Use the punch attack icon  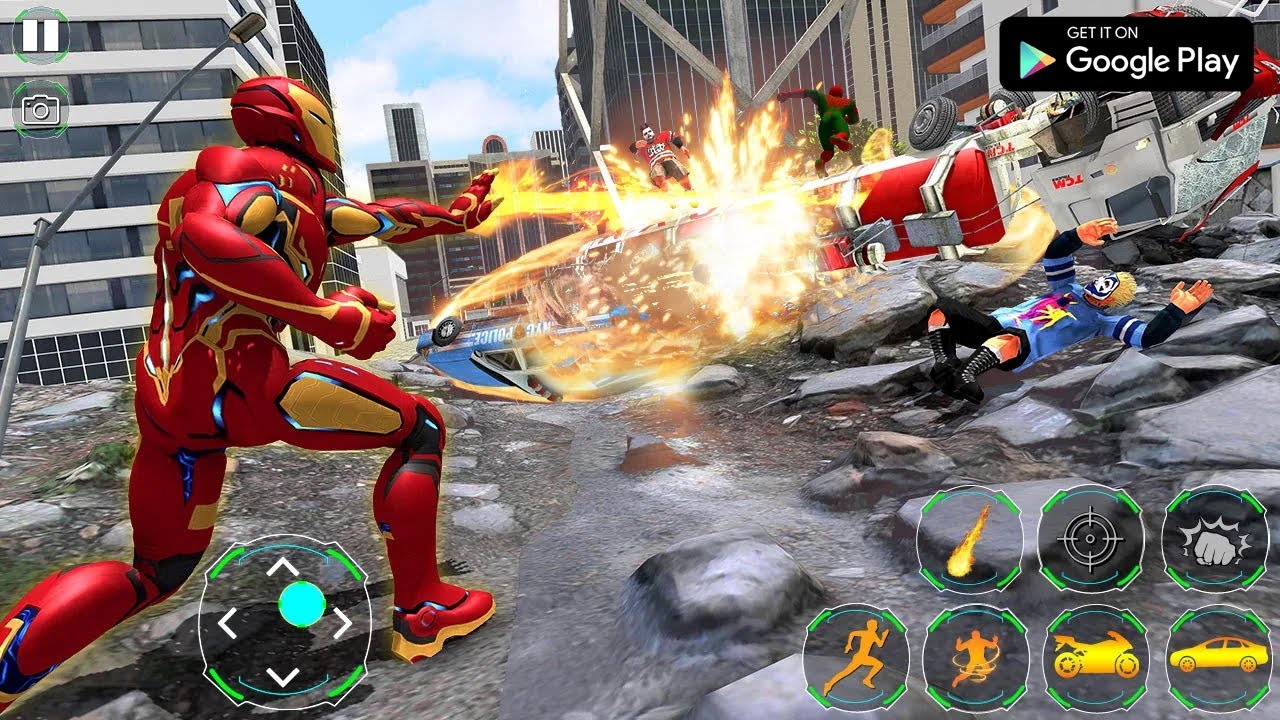click(x=1210, y=541)
